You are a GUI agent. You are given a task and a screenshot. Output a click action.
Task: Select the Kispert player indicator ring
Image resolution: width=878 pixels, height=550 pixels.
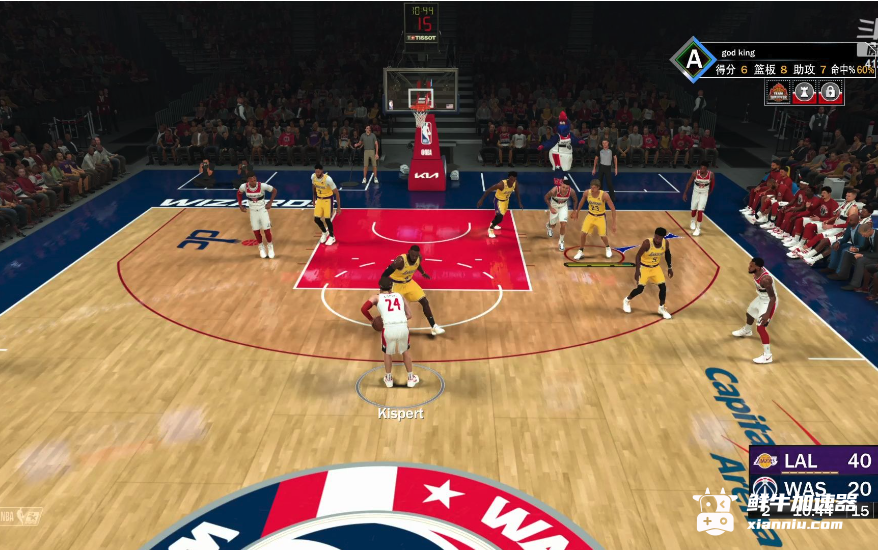click(x=400, y=385)
